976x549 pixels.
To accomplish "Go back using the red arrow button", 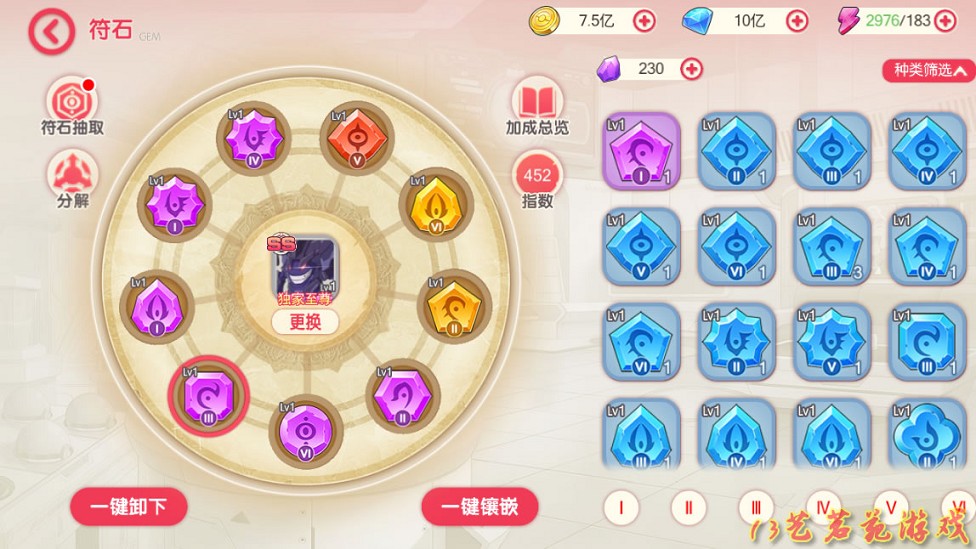I will pos(52,32).
